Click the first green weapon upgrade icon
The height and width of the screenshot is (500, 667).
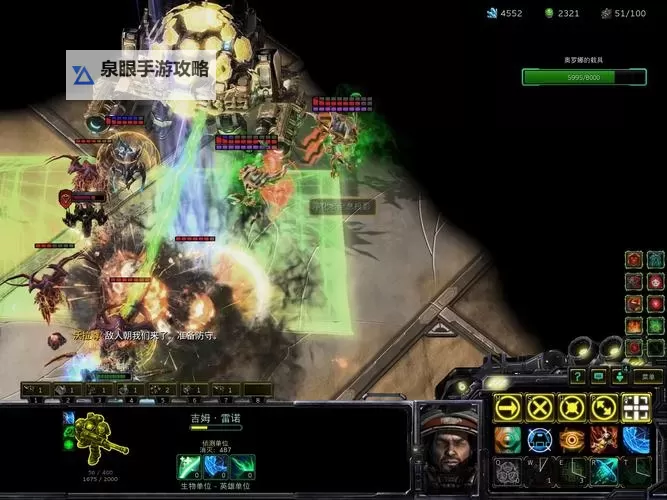point(190,467)
